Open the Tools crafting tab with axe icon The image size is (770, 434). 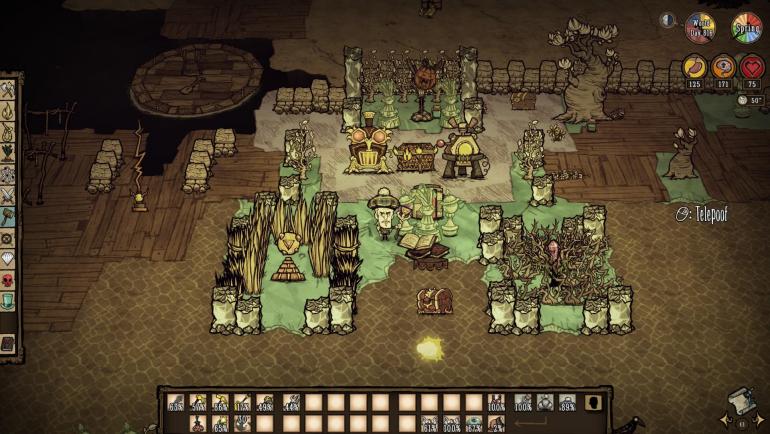click(9, 88)
